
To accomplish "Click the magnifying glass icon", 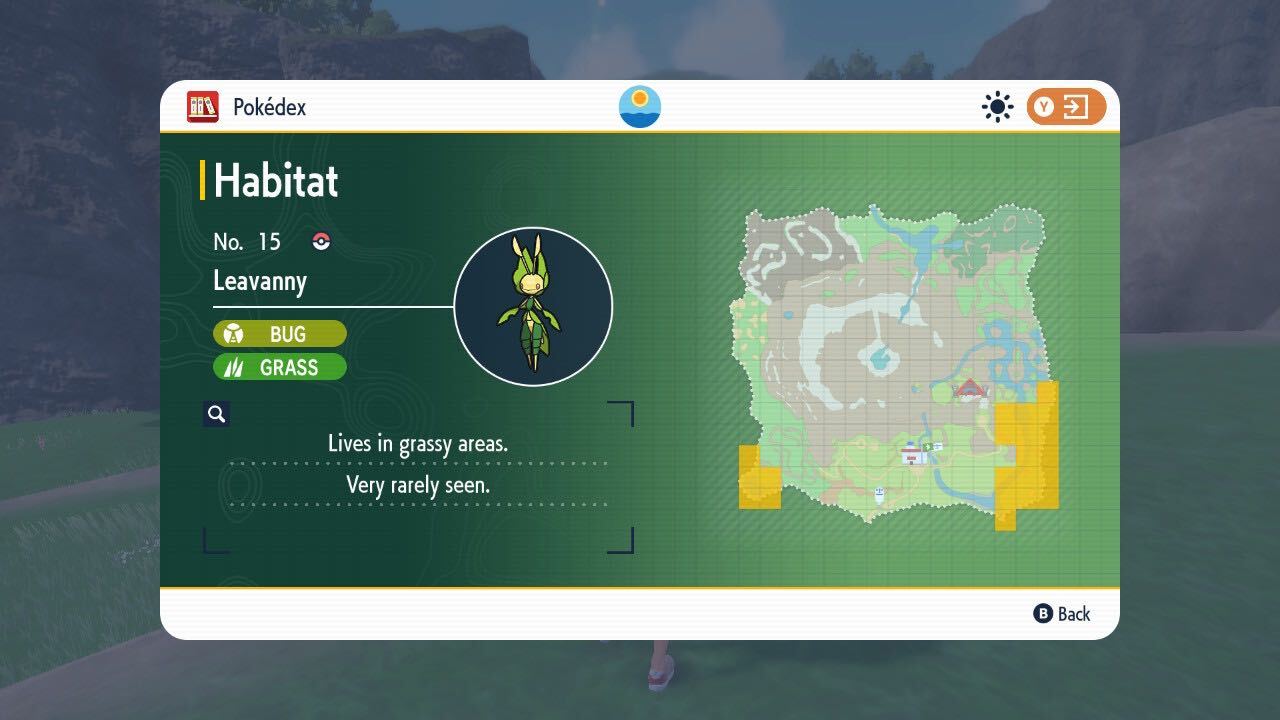I will click(216, 414).
